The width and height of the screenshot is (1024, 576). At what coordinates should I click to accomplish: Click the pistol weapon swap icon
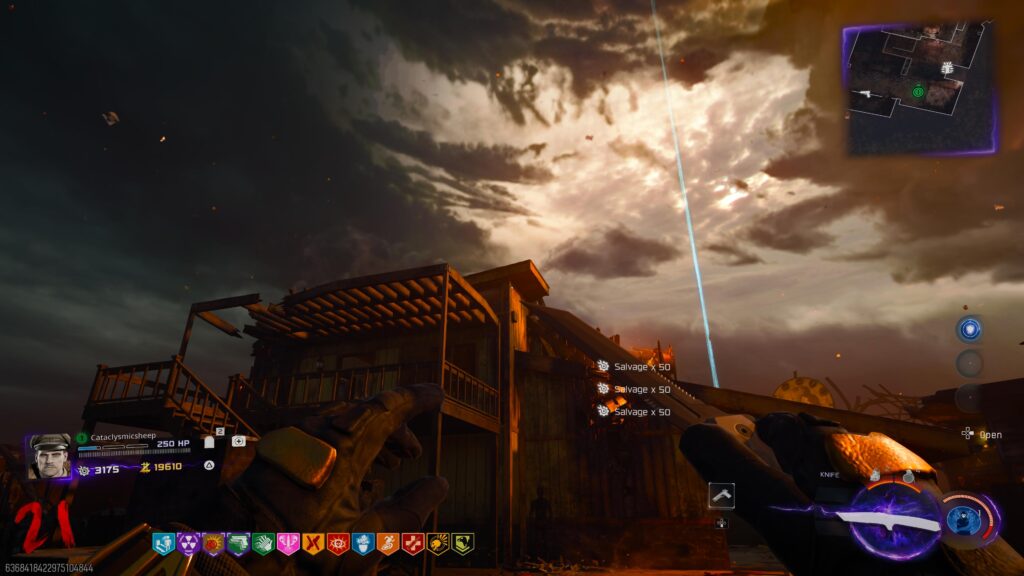click(x=721, y=494)
